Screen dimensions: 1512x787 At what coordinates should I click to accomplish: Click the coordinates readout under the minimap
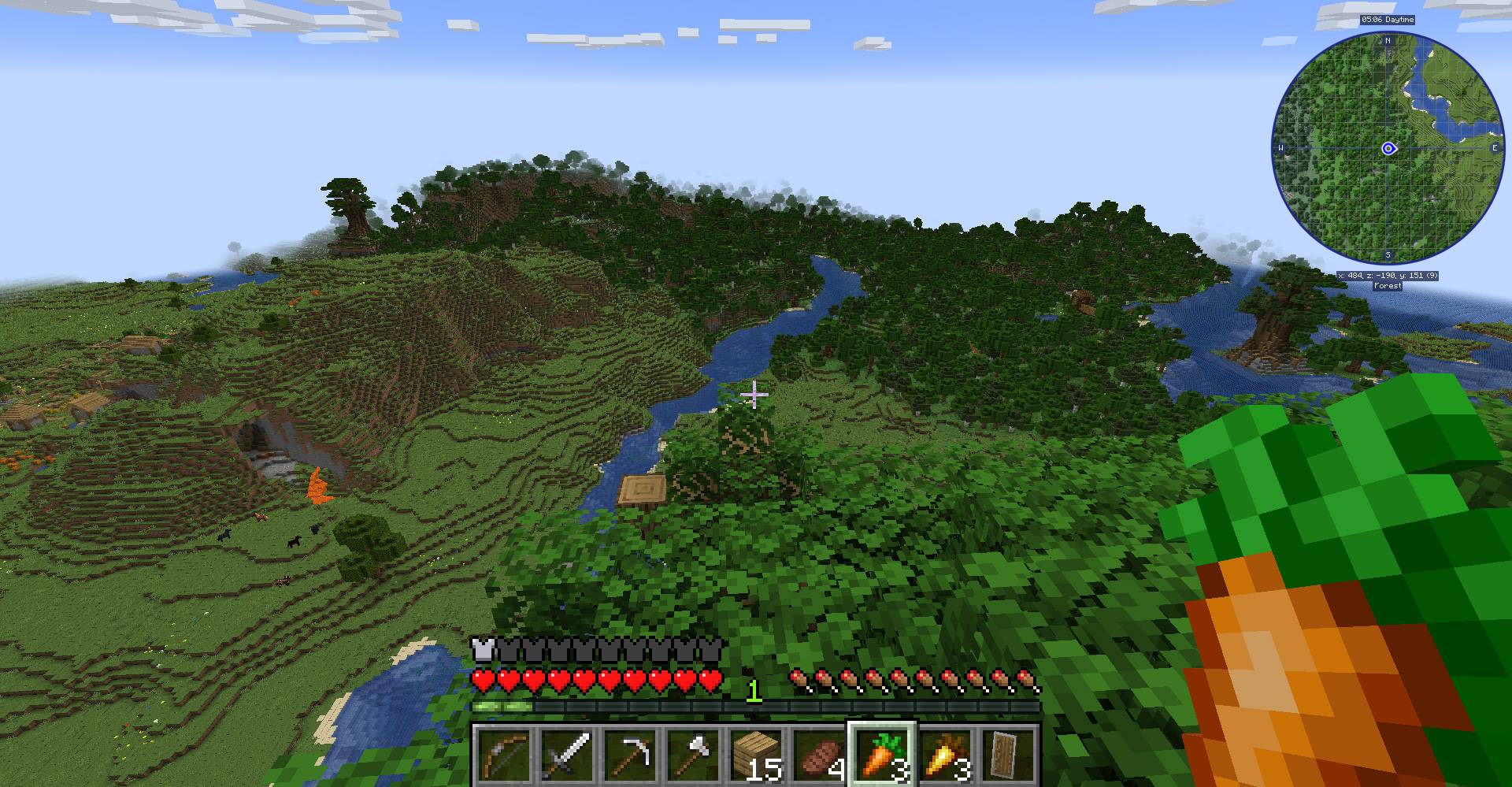1388,276
